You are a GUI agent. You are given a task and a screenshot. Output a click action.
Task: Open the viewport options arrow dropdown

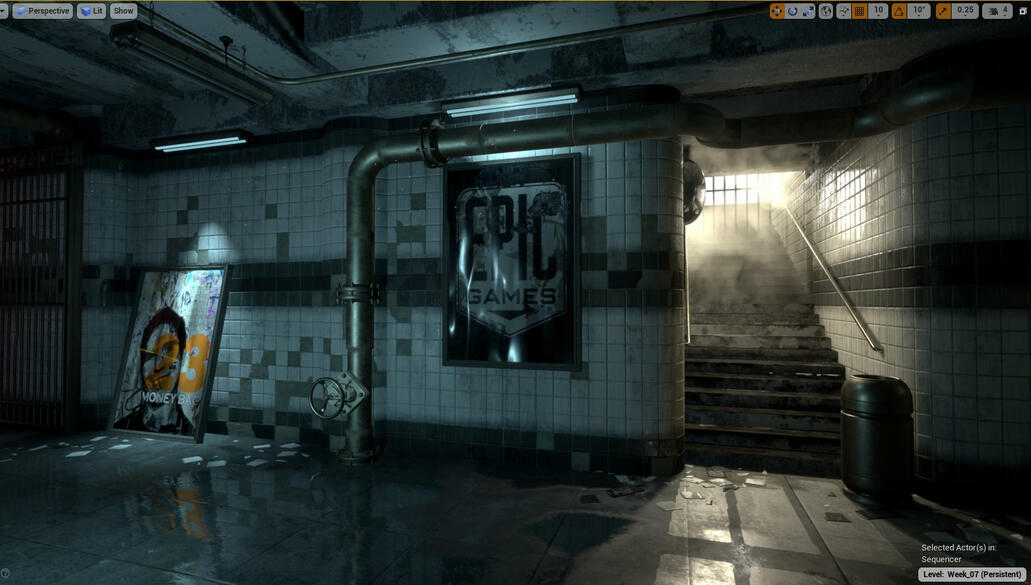point(5,11)
